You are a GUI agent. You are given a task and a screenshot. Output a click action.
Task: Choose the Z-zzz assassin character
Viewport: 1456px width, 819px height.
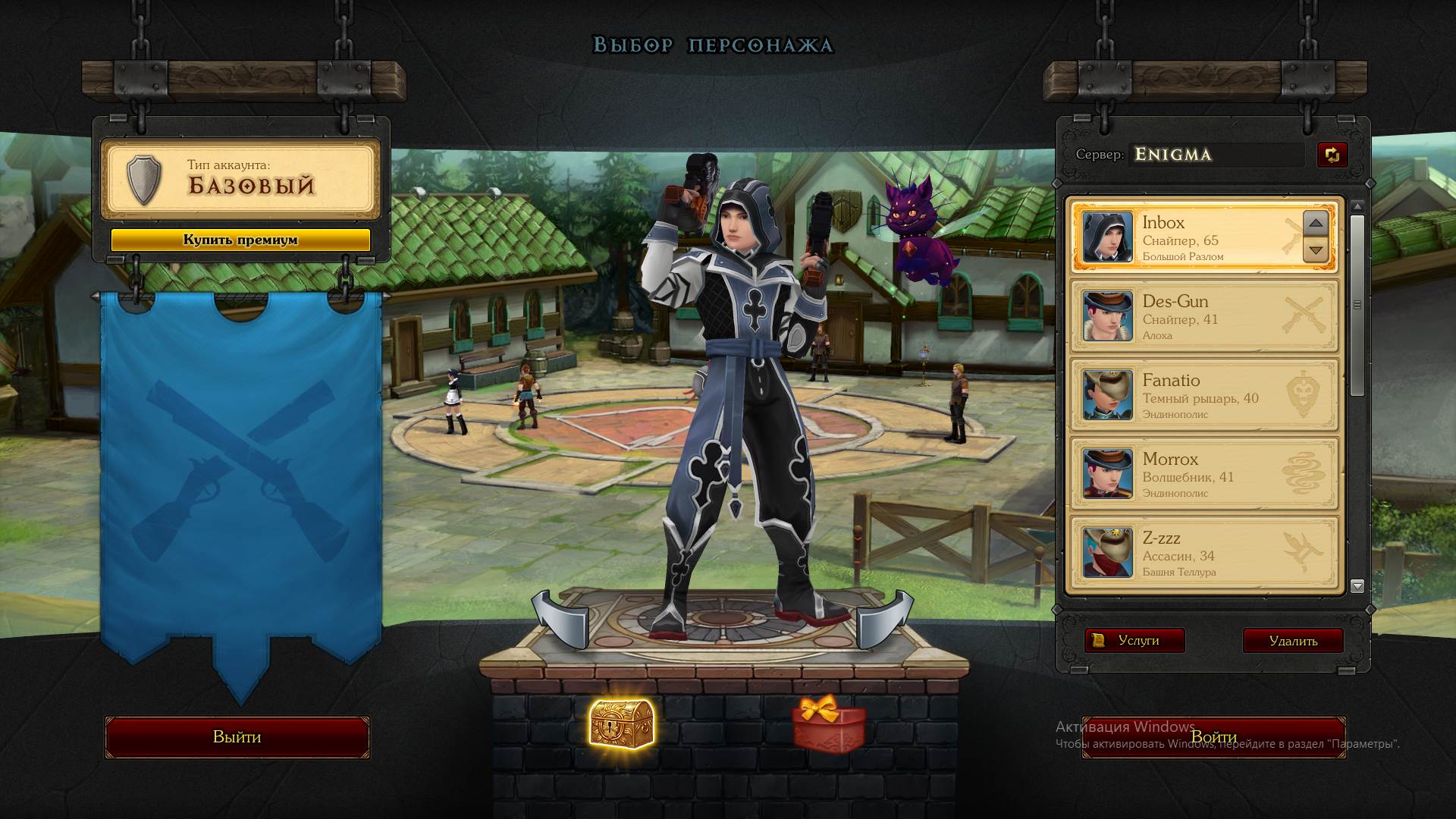coord(1203,554)
